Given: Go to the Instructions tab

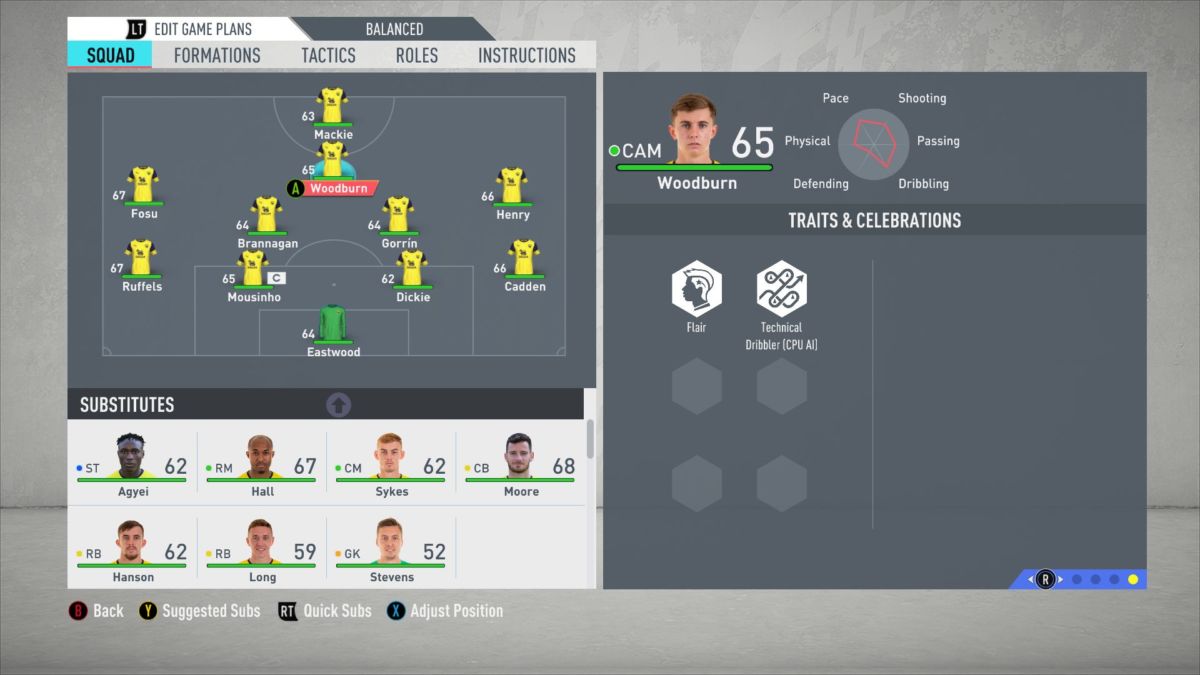Looking at the screenshot, I should pyautogui.click(x=527, y=55).
